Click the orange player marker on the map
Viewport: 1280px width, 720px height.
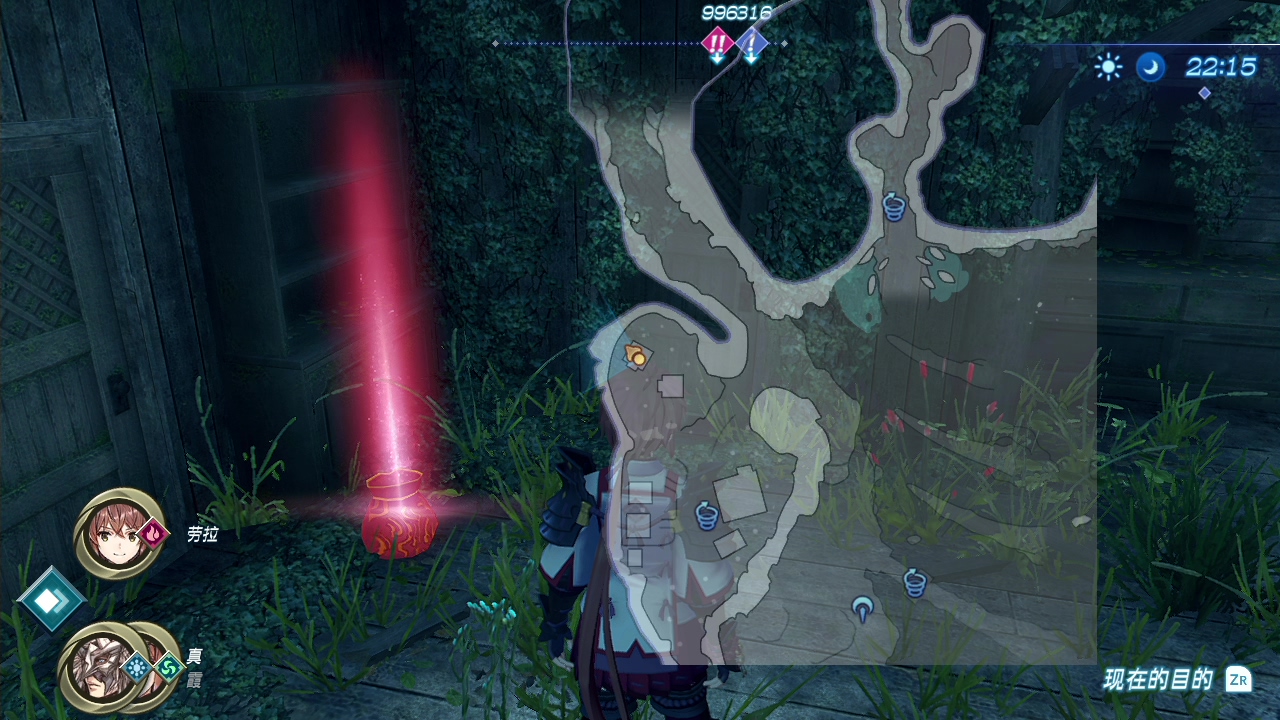point(635,354)
